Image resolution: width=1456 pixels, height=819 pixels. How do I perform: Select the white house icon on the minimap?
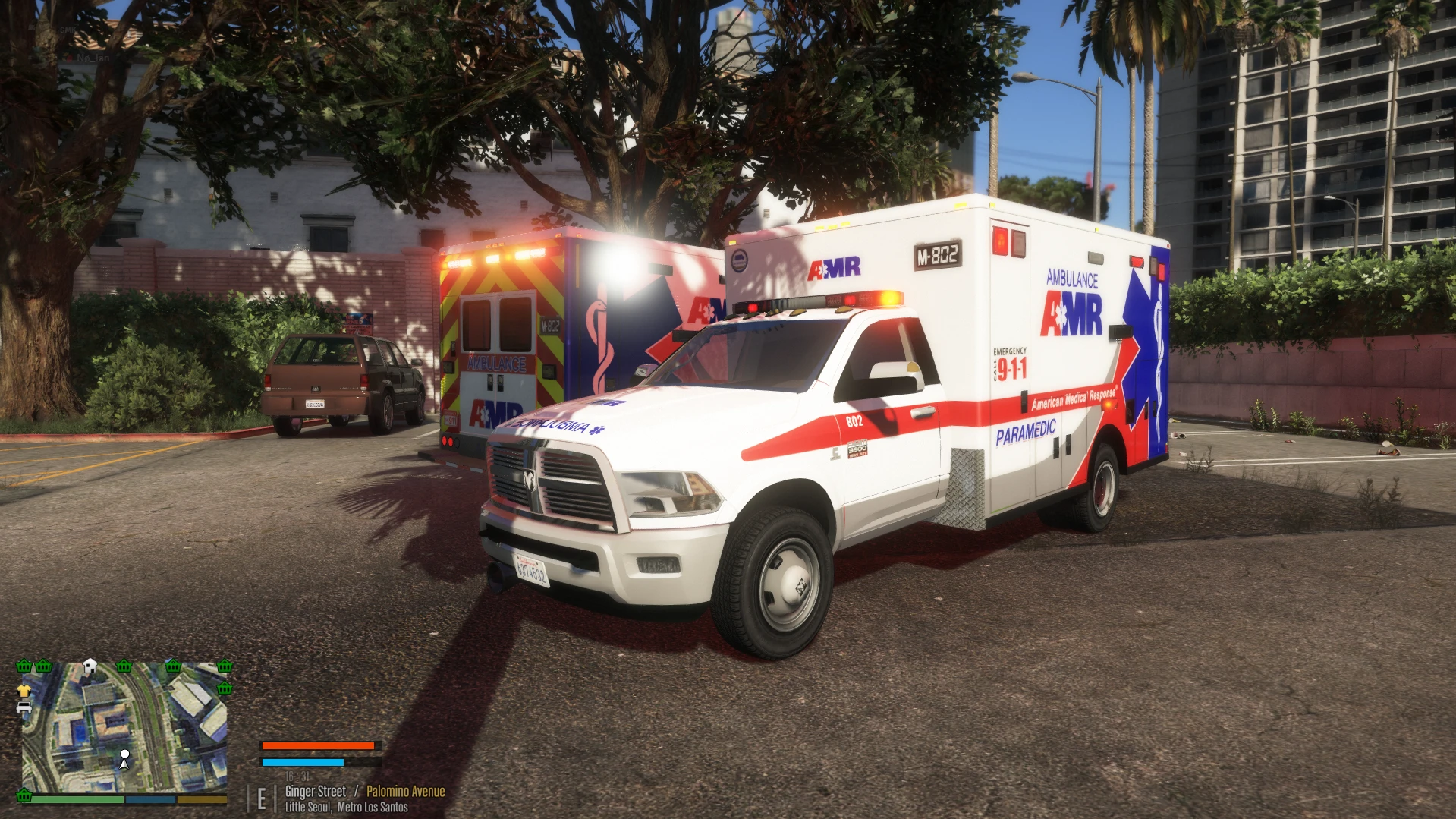(x=90, y=665)
